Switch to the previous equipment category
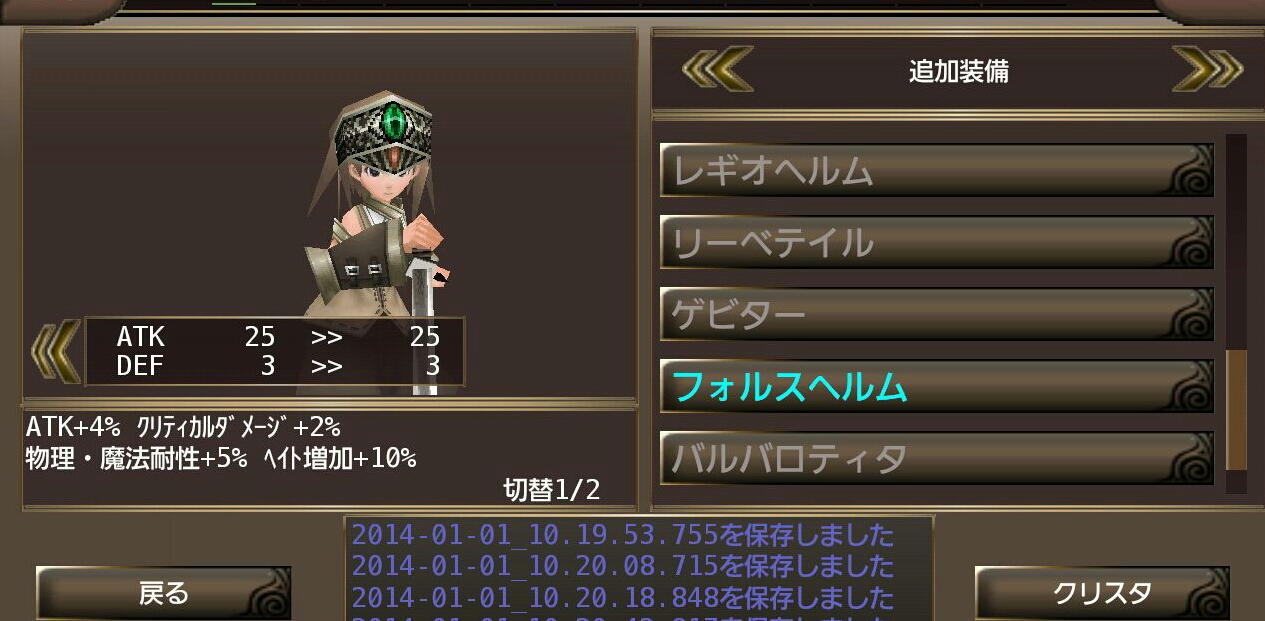Image resolution: width=1265 pixels, height=621 pixels. point(717,70)
